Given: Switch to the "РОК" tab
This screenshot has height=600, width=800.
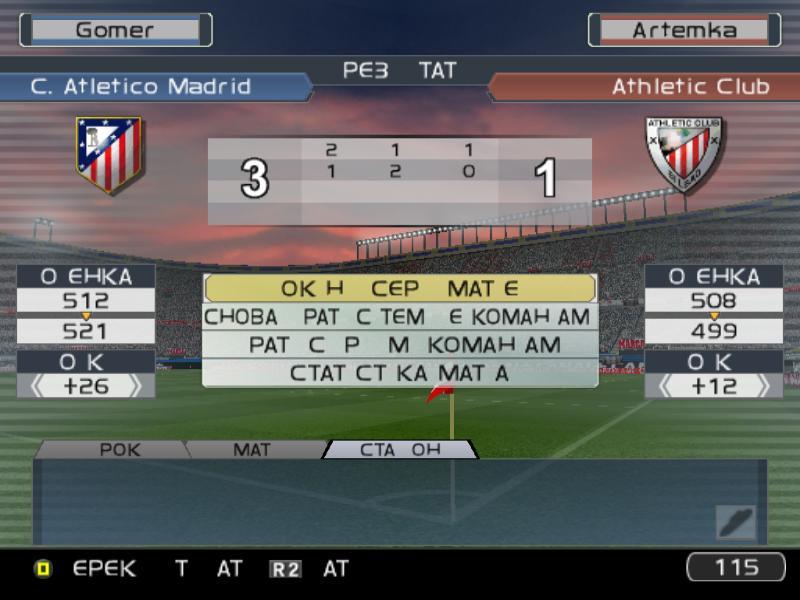Looking at the screenshot, I should coord(120,450).
